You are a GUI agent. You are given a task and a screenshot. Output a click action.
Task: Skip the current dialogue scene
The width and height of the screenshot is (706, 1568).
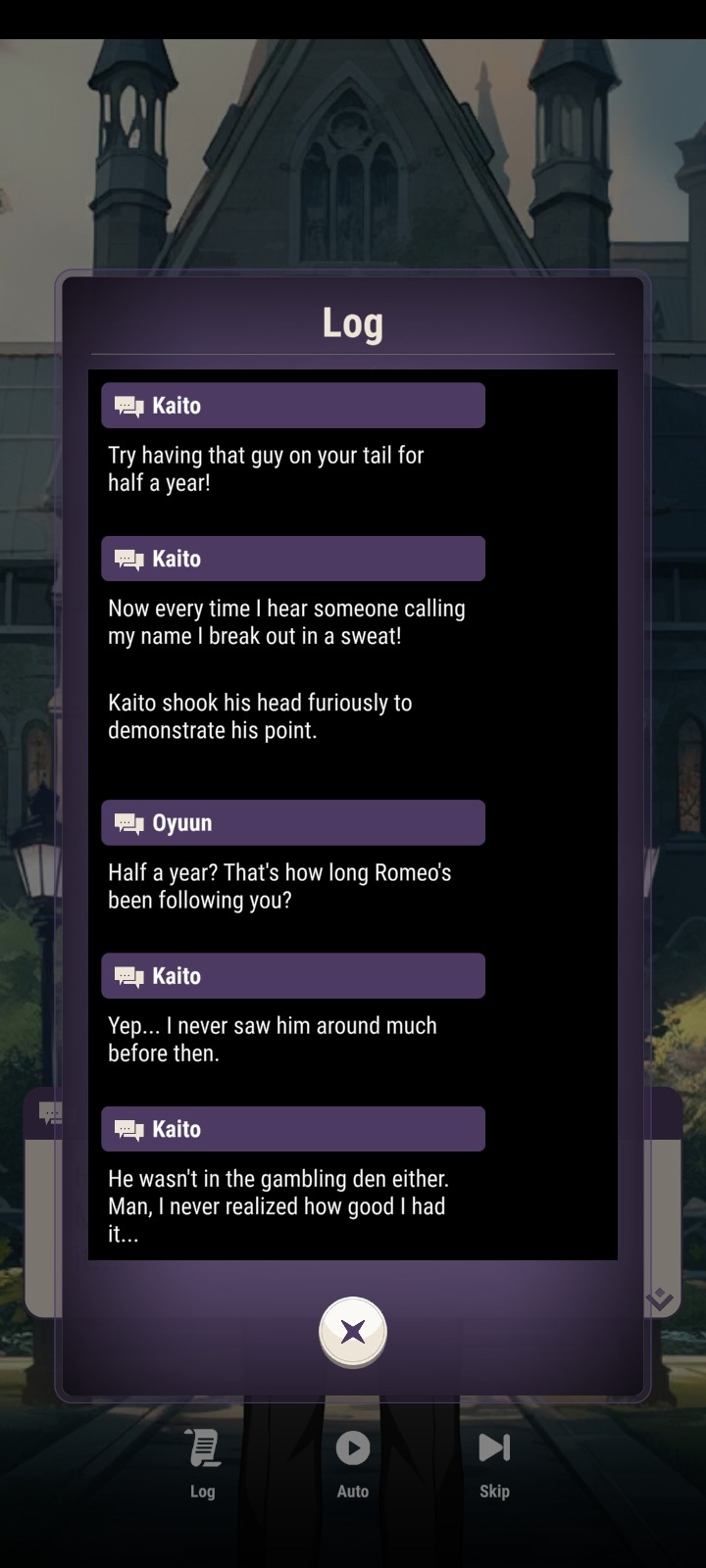(494, 1461)
